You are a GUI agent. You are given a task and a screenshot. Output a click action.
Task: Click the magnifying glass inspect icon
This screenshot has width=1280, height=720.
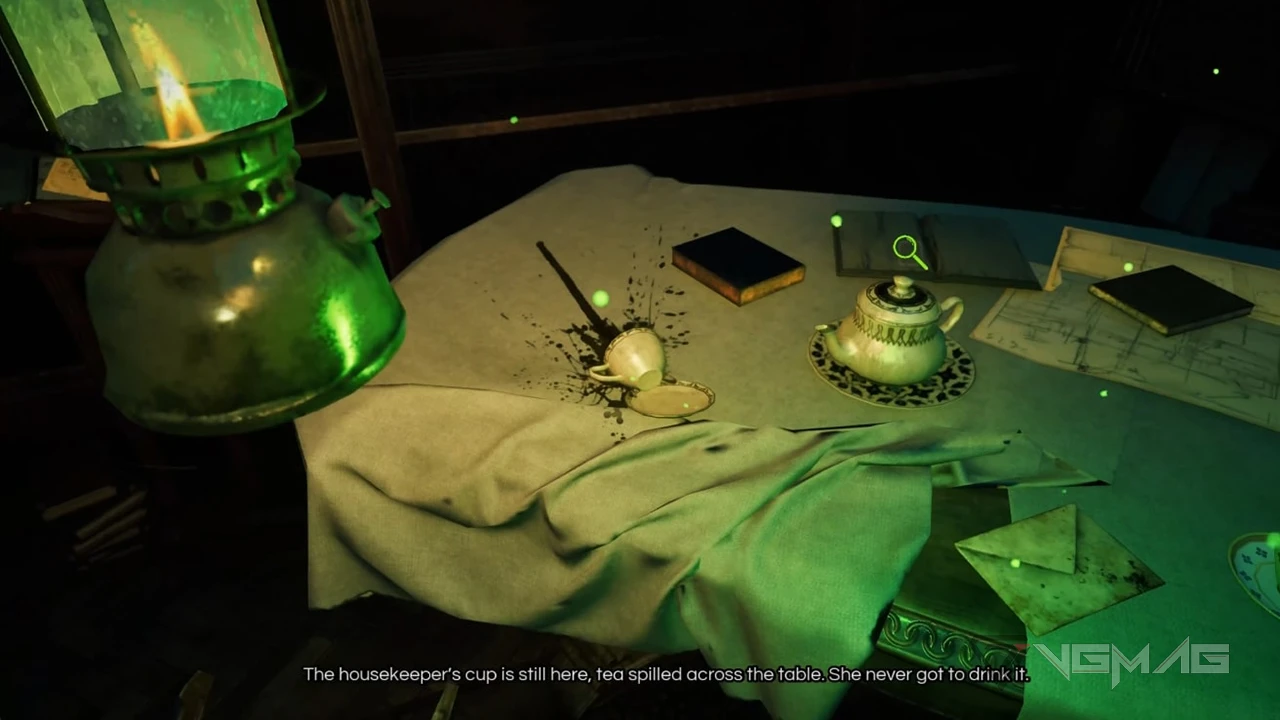point(909,251)
